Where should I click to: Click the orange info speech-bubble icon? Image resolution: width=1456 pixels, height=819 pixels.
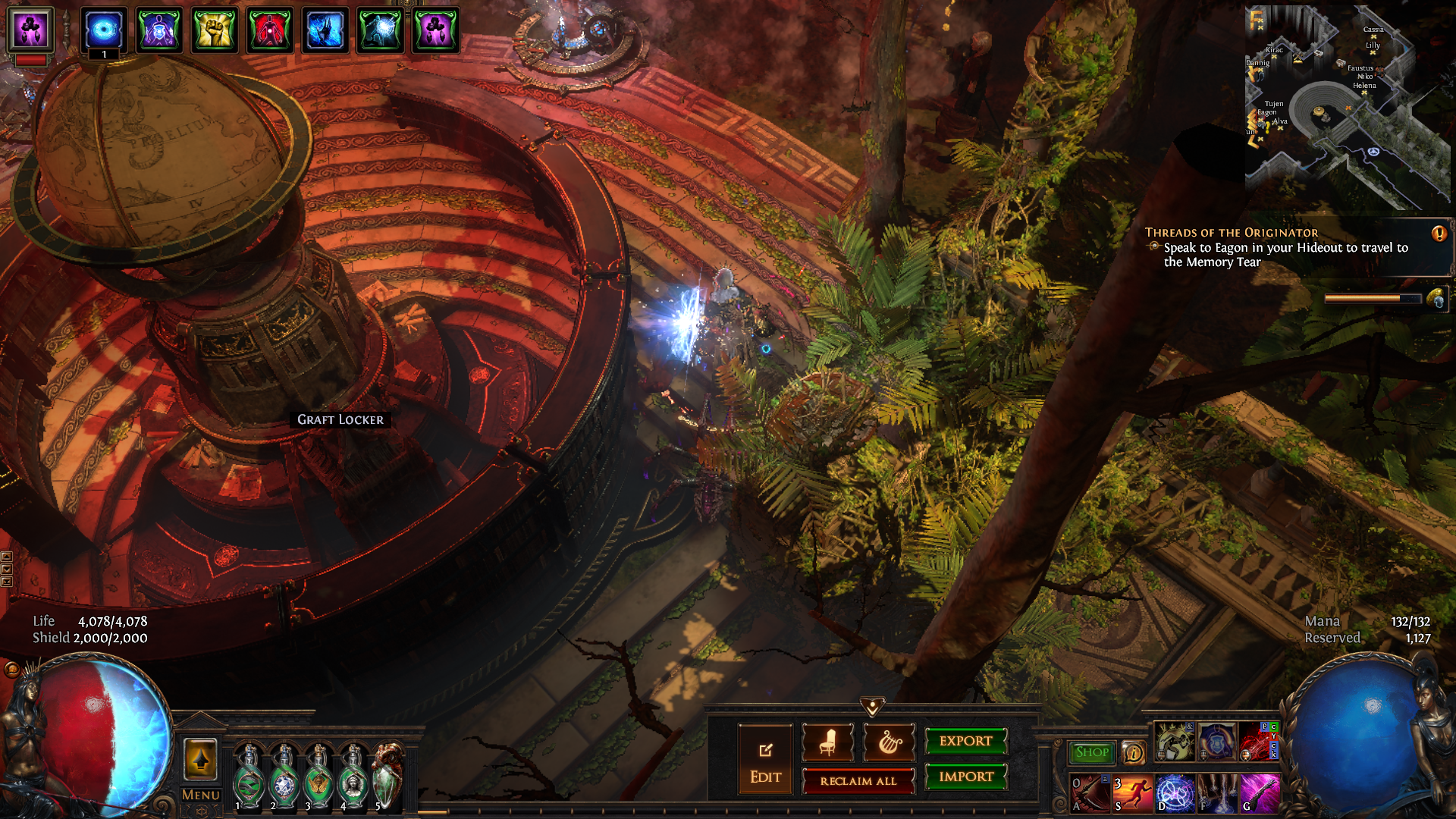[1133, 752]
